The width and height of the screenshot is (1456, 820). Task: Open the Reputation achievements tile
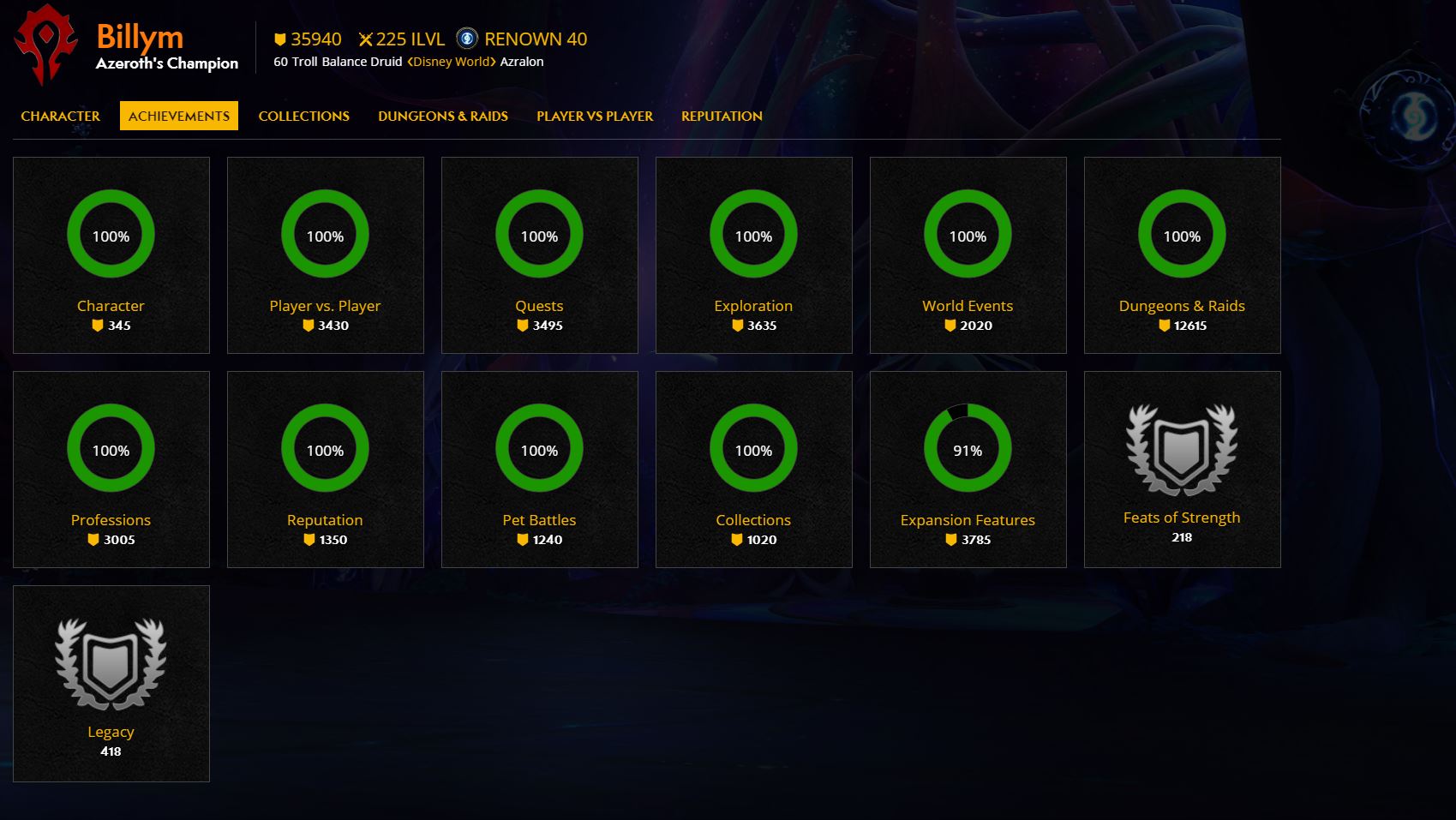click(326, 470)
